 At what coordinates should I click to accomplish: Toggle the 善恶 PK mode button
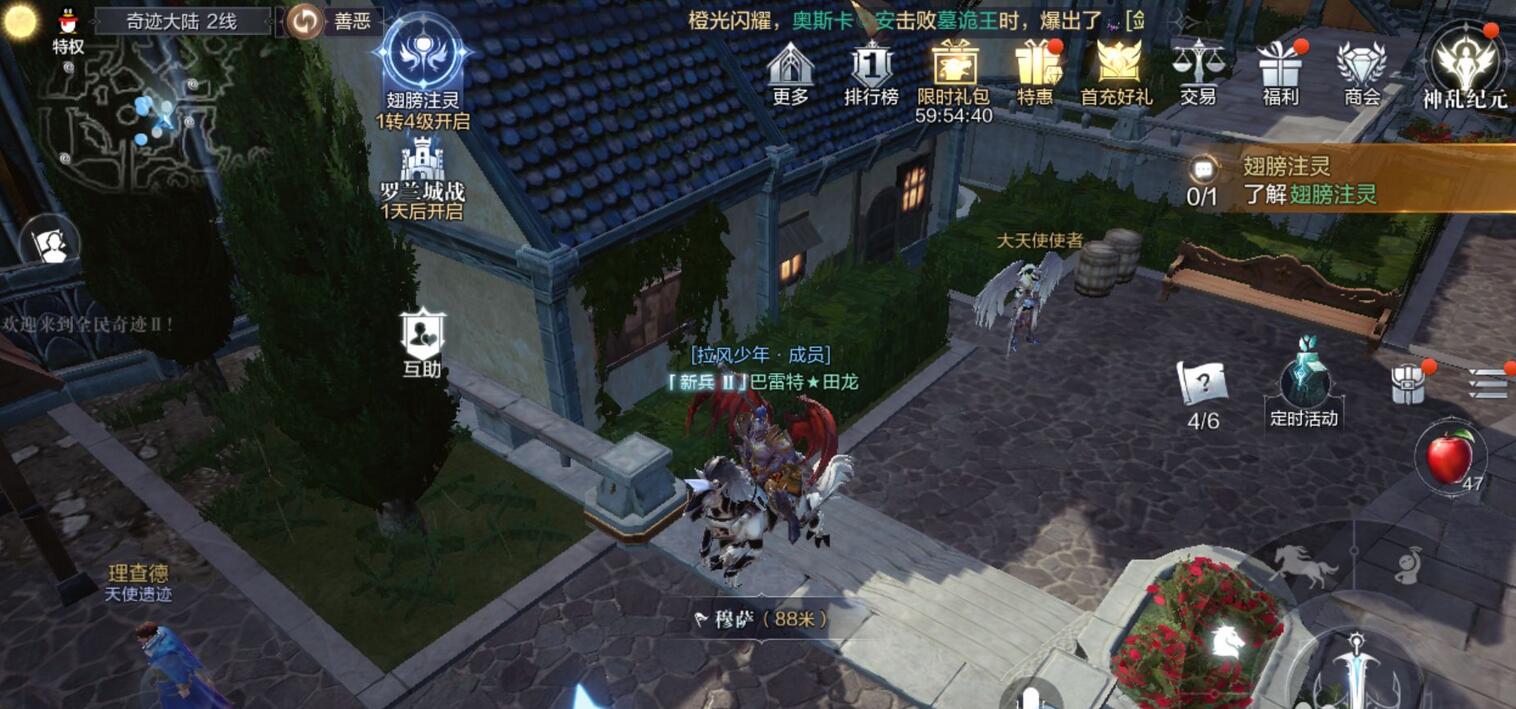pos(335,21)
